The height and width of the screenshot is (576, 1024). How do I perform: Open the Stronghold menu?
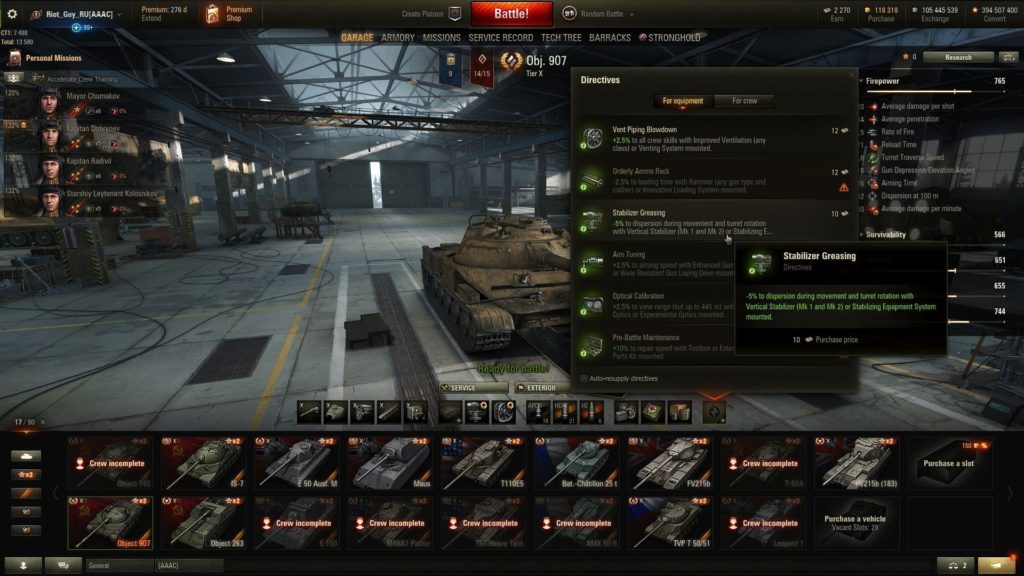tap(670, 38)
